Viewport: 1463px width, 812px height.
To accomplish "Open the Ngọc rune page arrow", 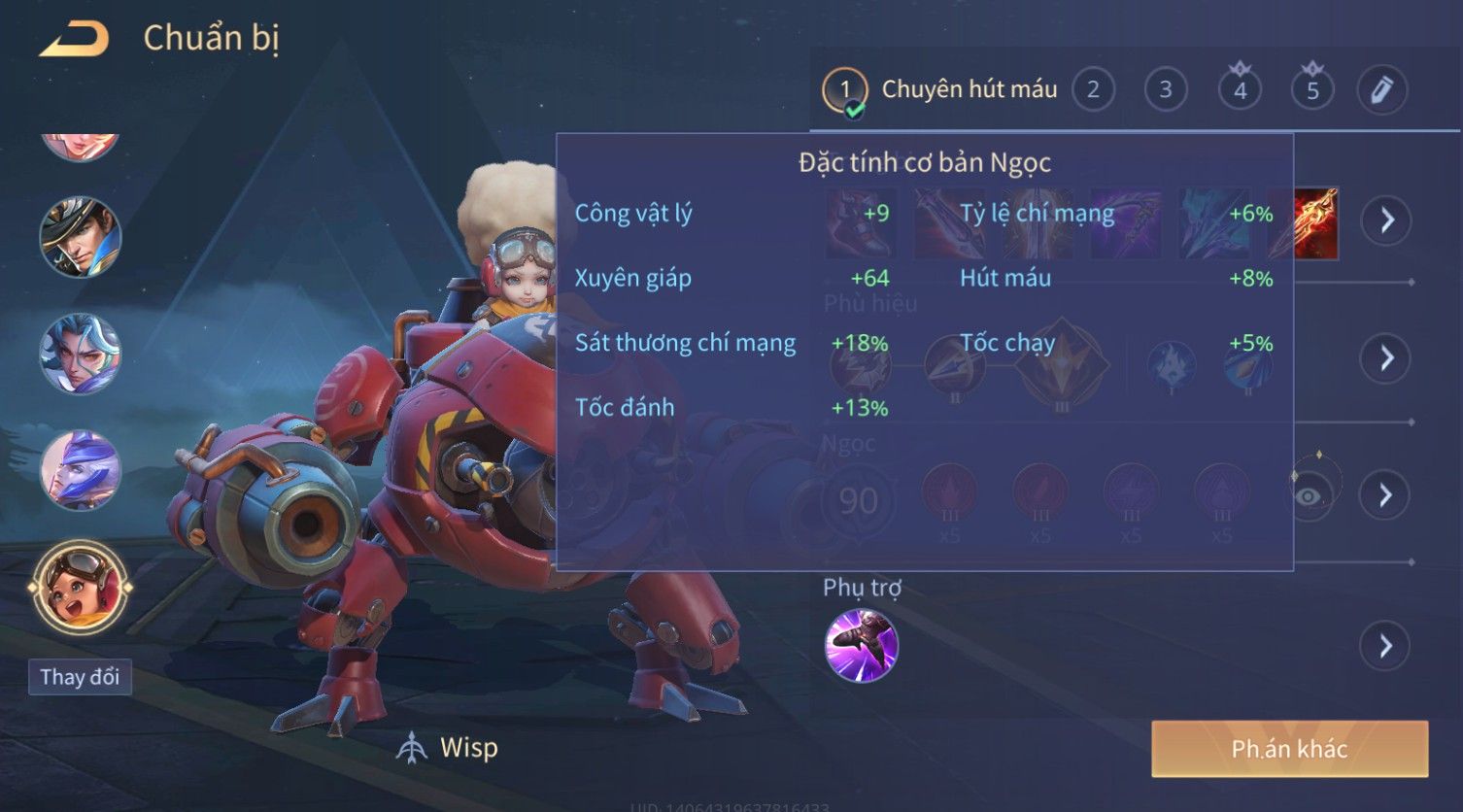I will point(1386,495).
